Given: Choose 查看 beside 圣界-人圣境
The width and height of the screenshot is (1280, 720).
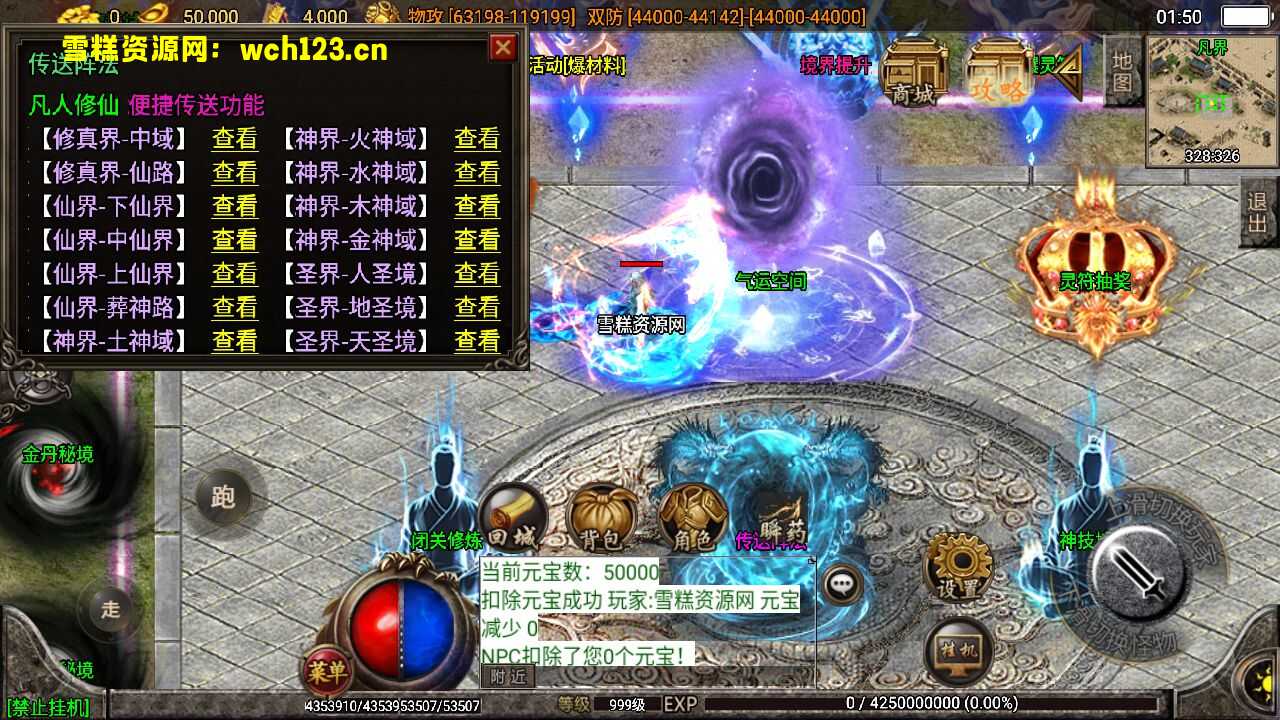Looking at the screenshot, I should (x=477, y=274).
